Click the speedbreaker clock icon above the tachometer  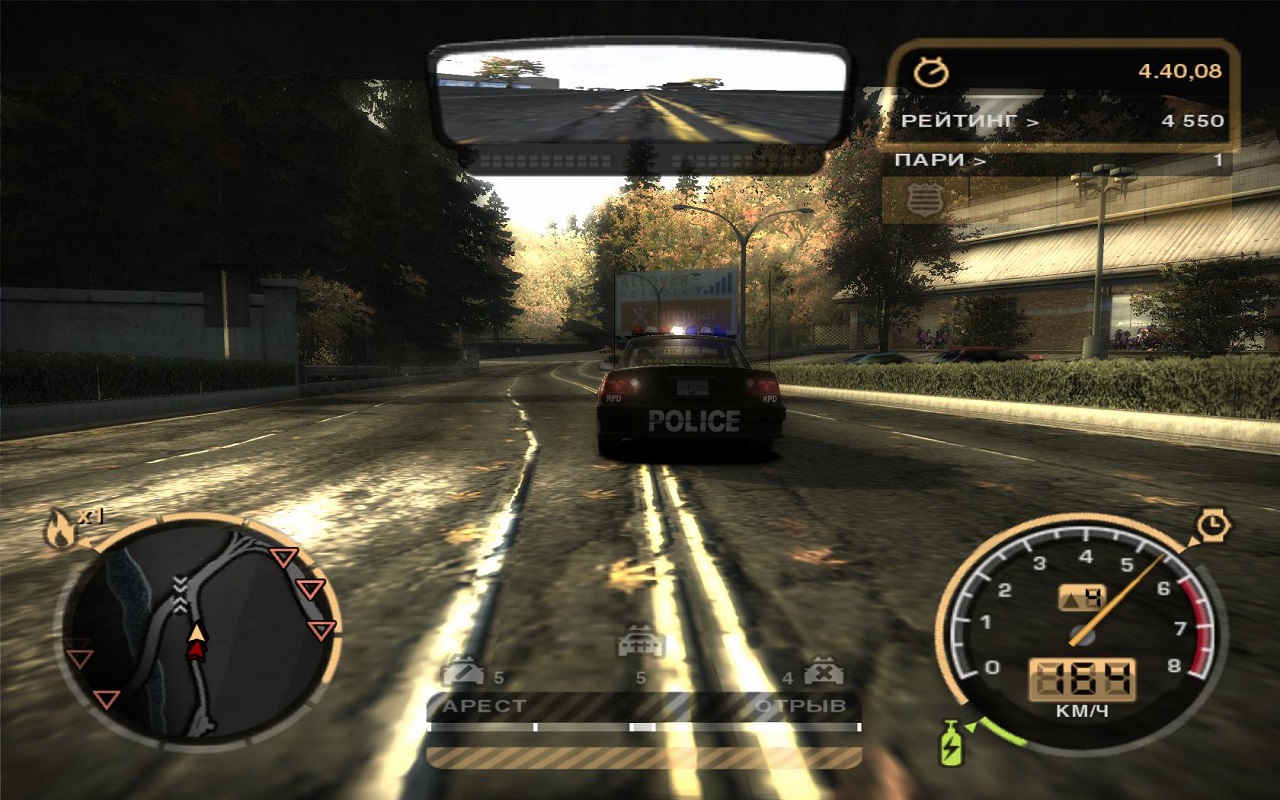coord(1214,524)
